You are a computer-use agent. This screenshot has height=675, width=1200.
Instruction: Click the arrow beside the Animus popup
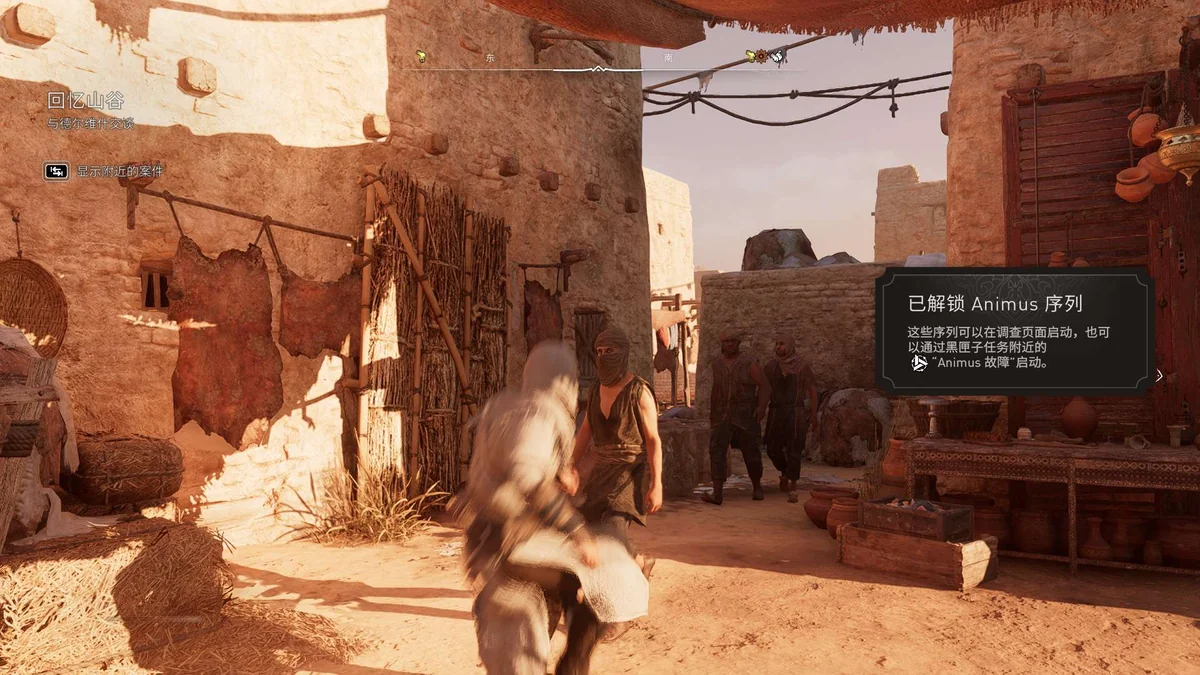click(x=1159, y=376)
